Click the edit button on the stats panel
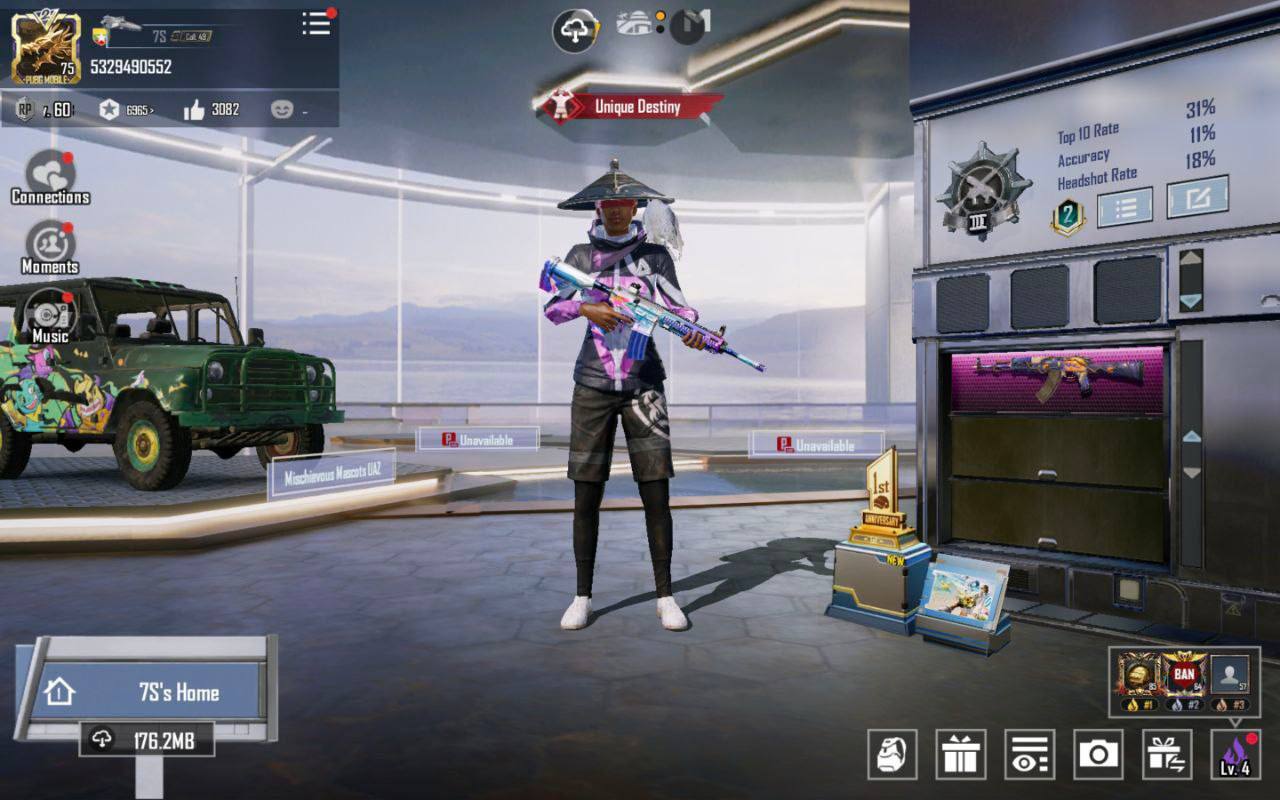1280x800 pixels. (1197, 198)
